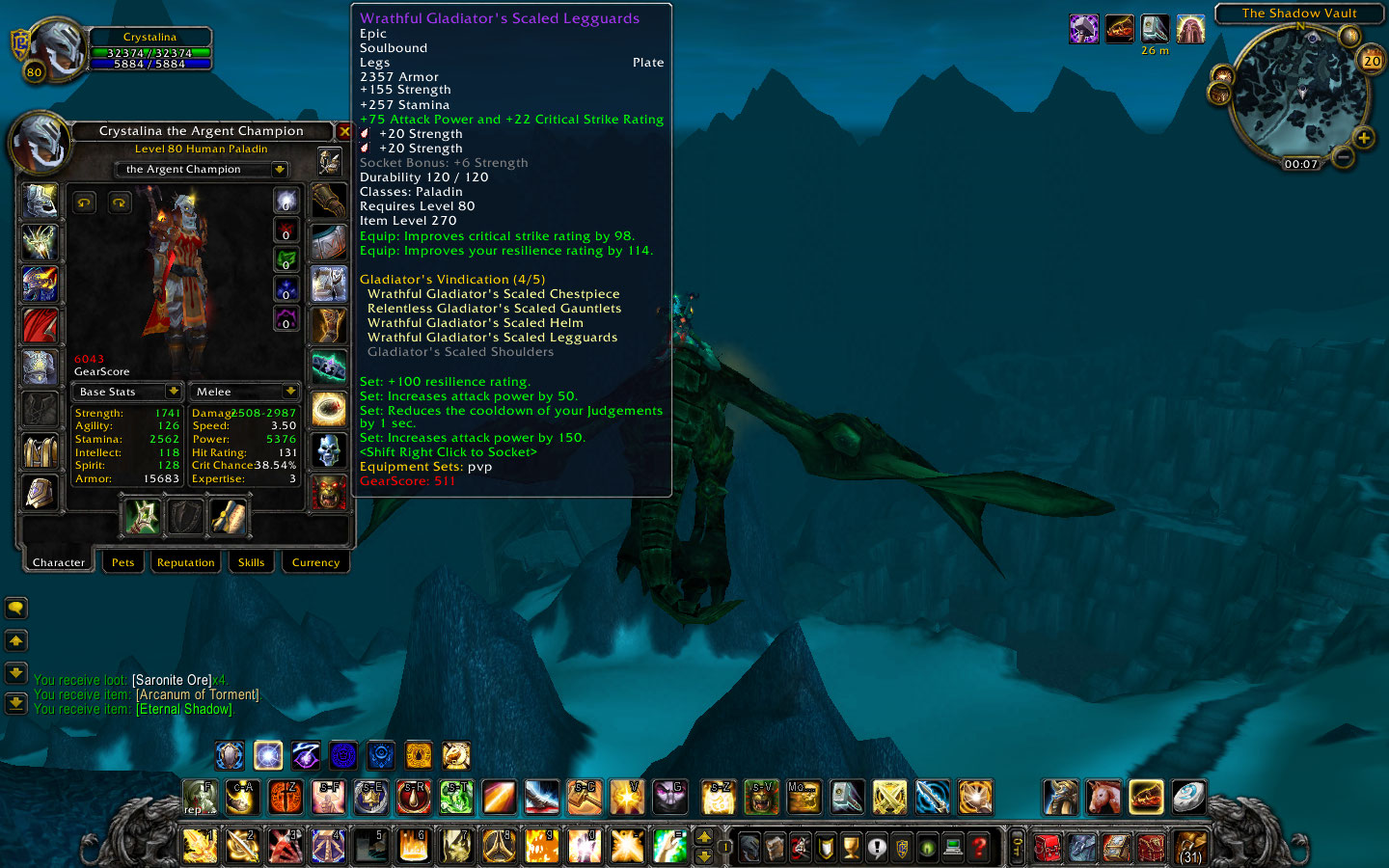Open the chat speech bubble menu

pos(15,608)
